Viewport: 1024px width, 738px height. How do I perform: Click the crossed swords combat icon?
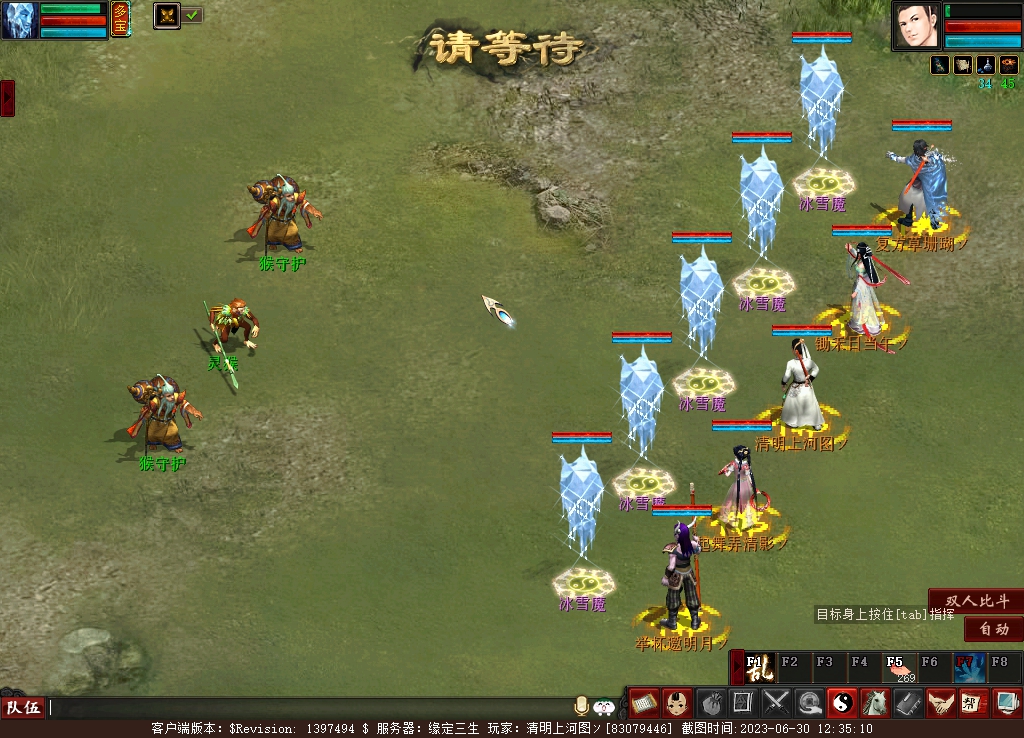coord(777,703)
